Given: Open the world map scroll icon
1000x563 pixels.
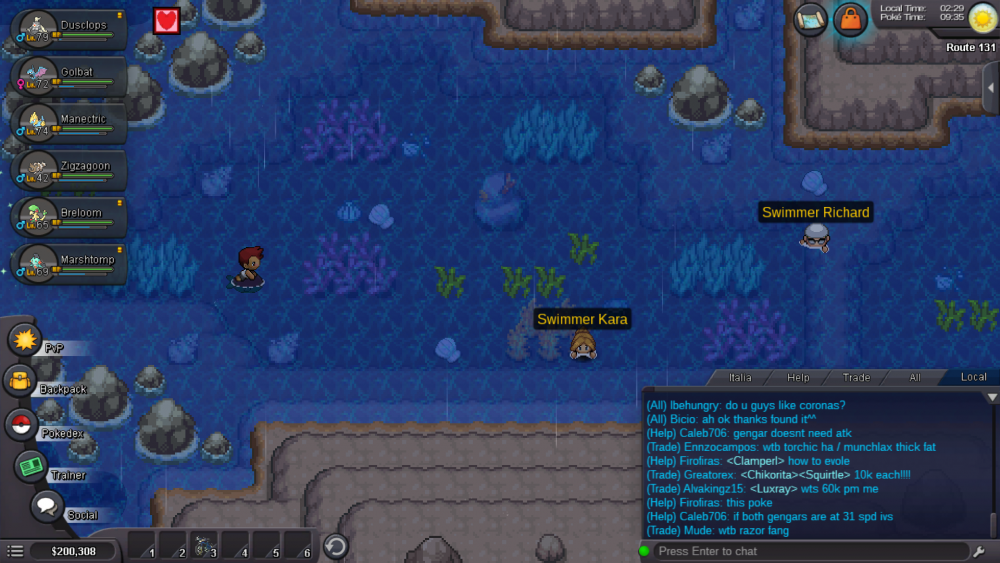Looking at the screenshot, I should point(810,19).
